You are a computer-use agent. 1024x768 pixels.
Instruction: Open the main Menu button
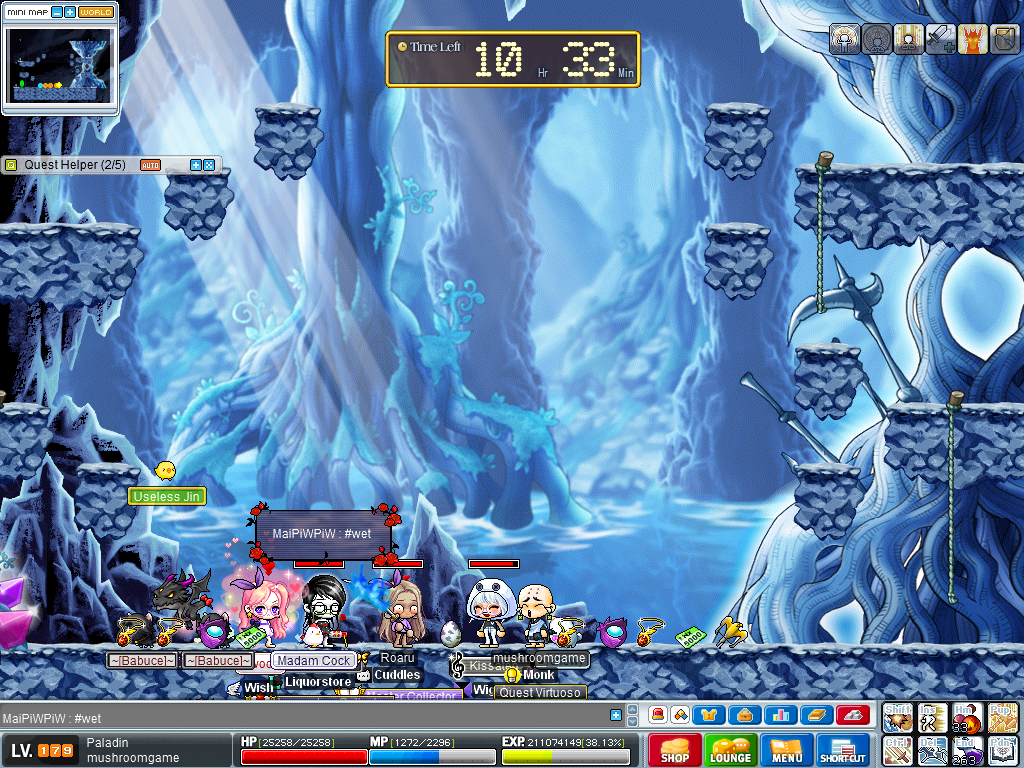point(786,751)
